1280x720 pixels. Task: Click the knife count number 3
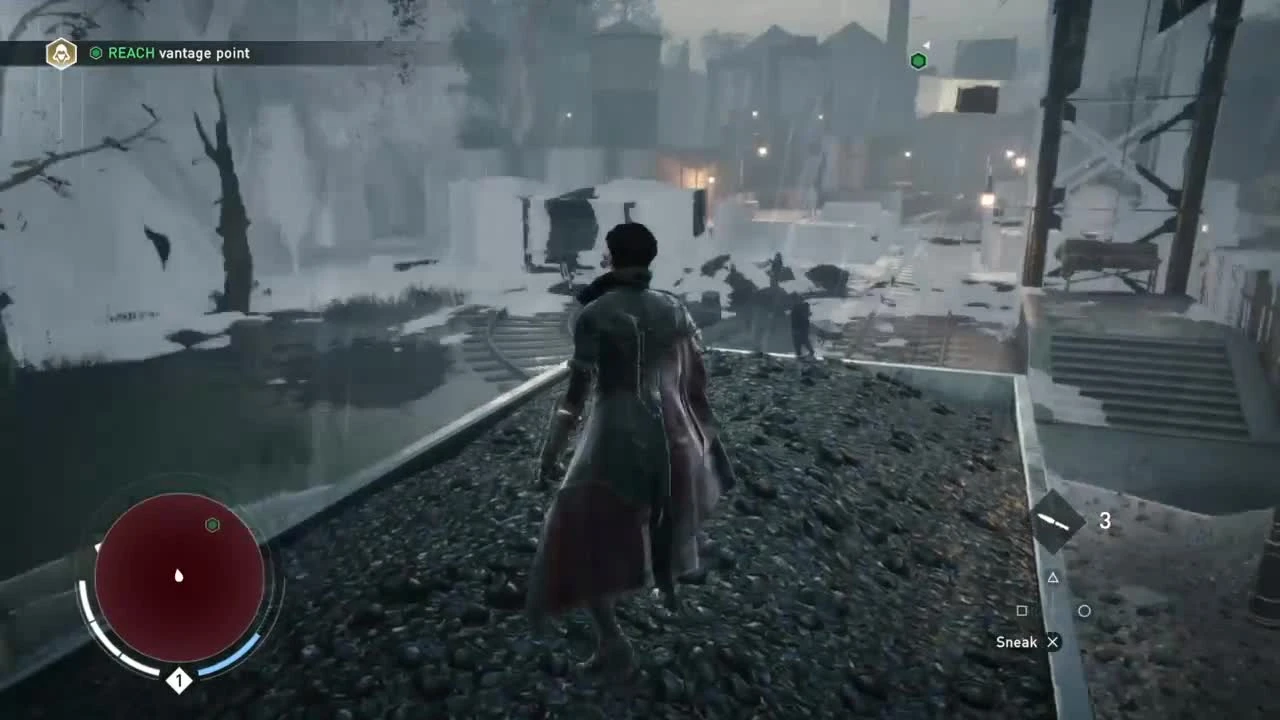tap(1104, 520)
